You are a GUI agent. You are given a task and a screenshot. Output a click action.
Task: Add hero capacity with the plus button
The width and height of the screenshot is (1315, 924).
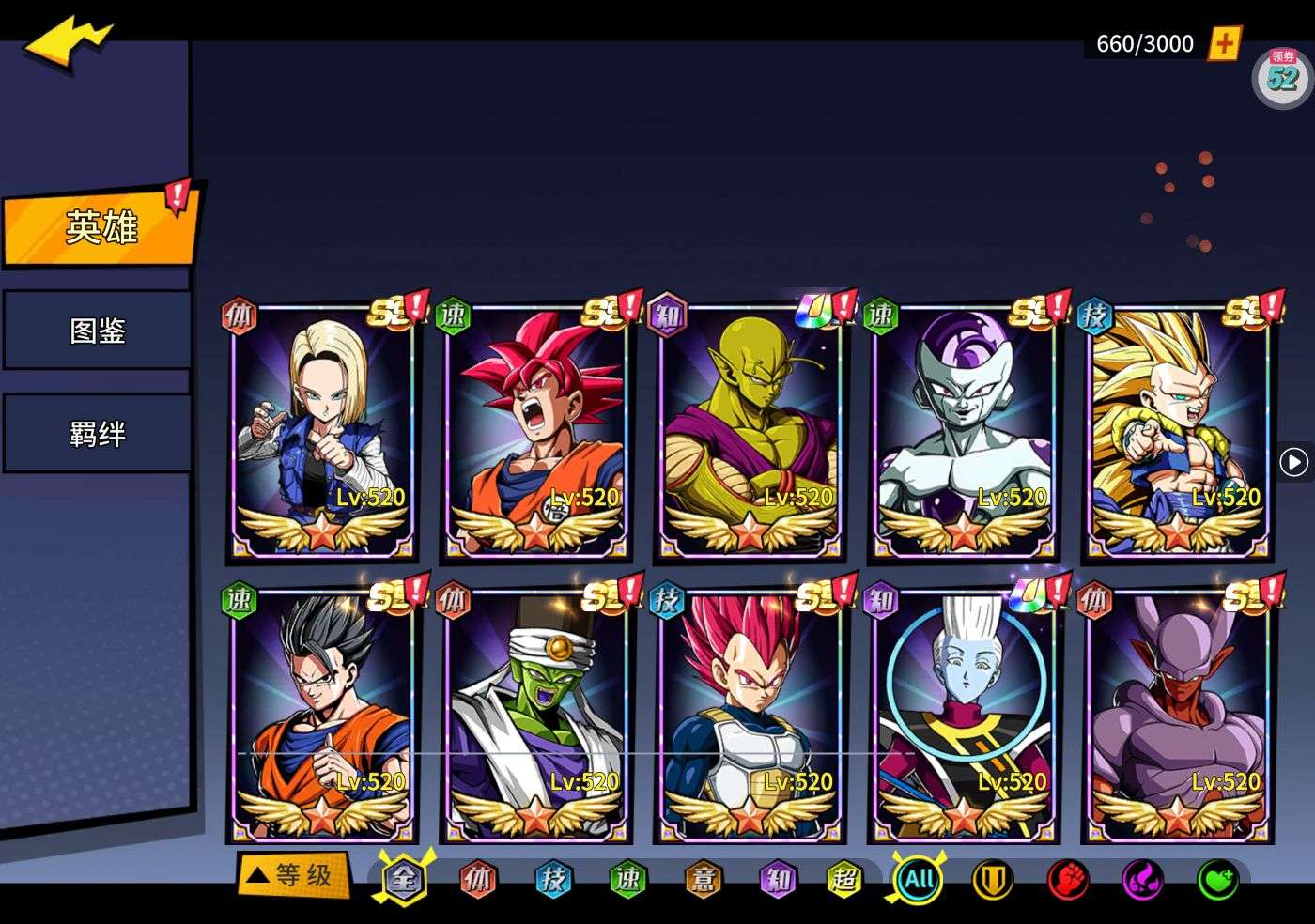[1224, 43]
